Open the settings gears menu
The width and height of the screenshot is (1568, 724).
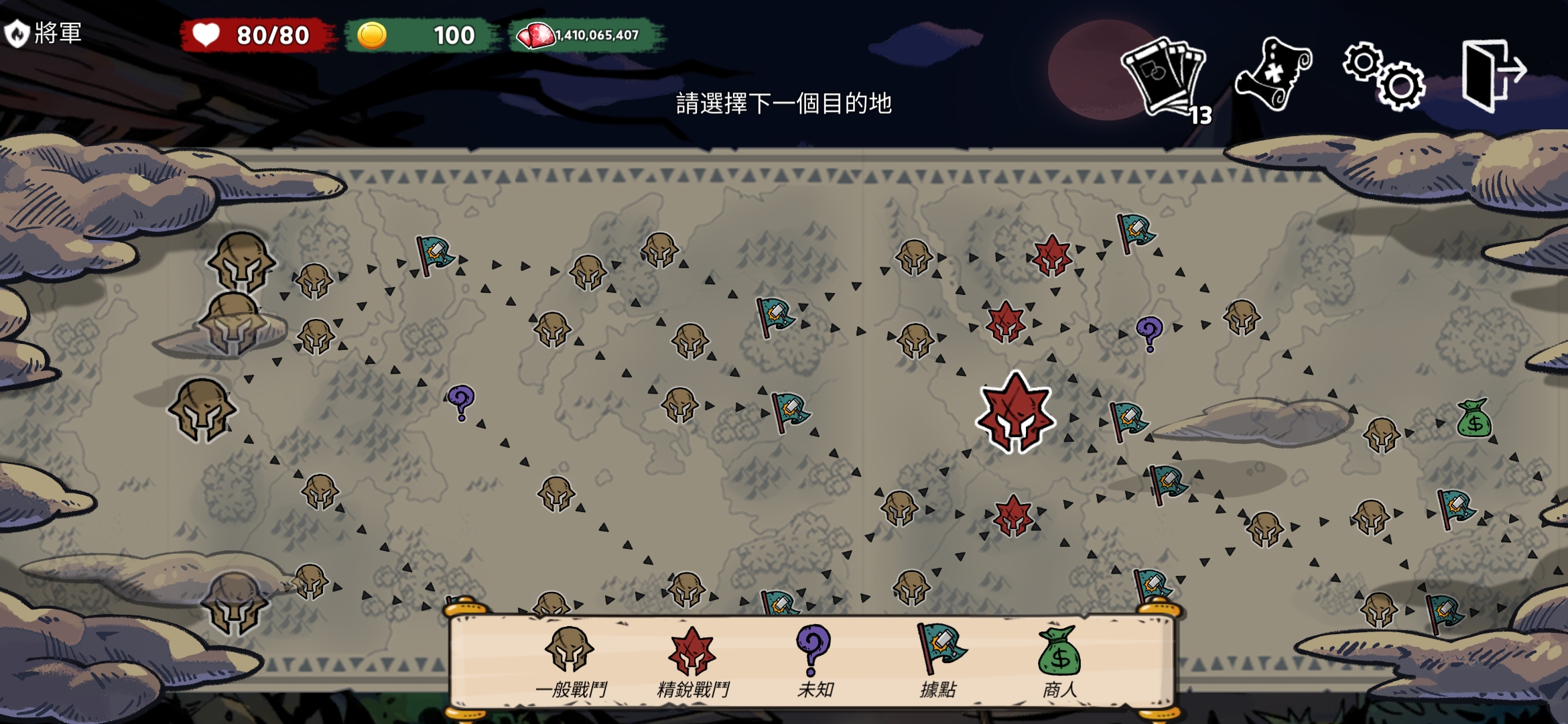tap(1384, 75)
